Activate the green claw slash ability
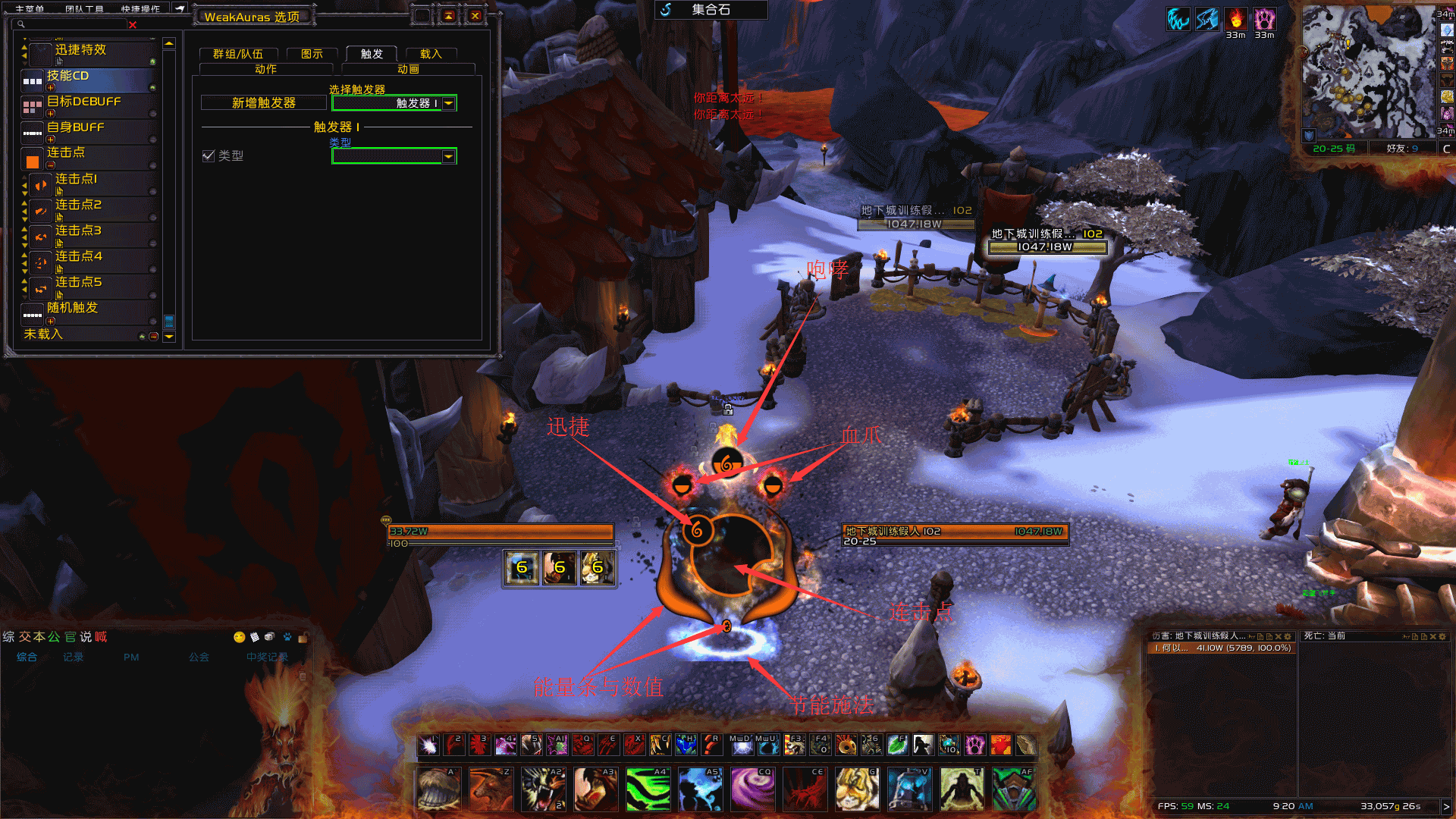 click(648, 789)
